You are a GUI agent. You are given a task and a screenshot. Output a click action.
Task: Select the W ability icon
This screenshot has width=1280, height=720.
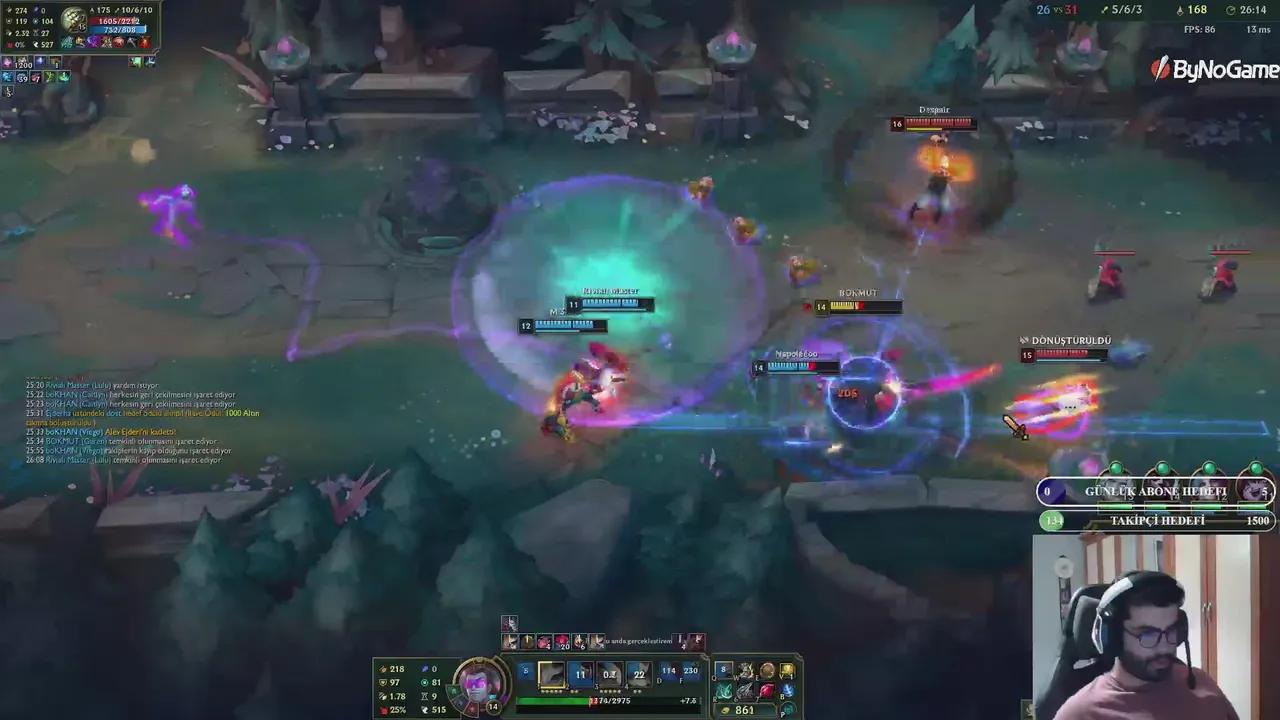point(581,674)
